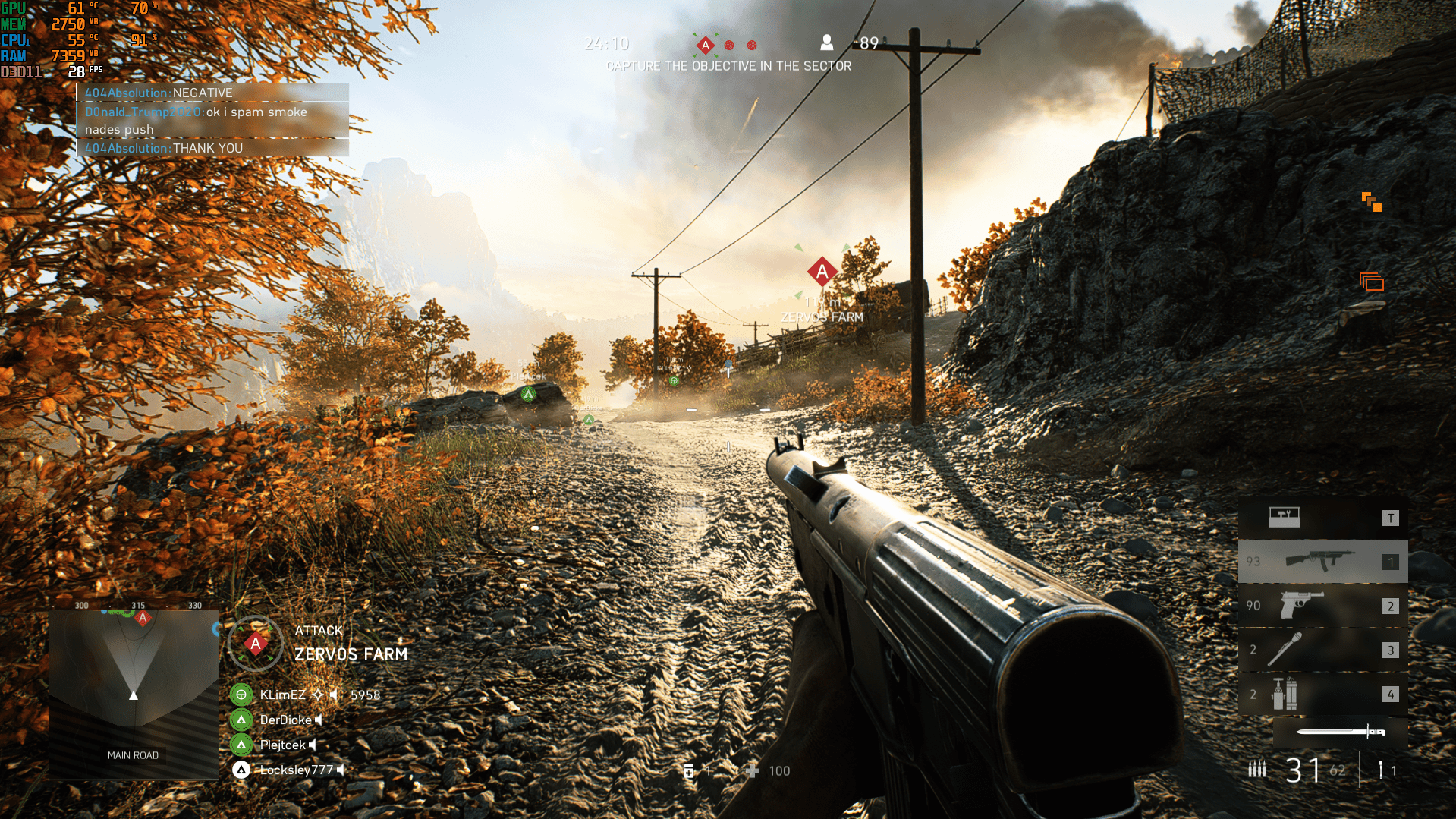This screenshot has width=1456, height=819.
Task: Select the bayonet melee weapon
Action: tap(1340, 732)
